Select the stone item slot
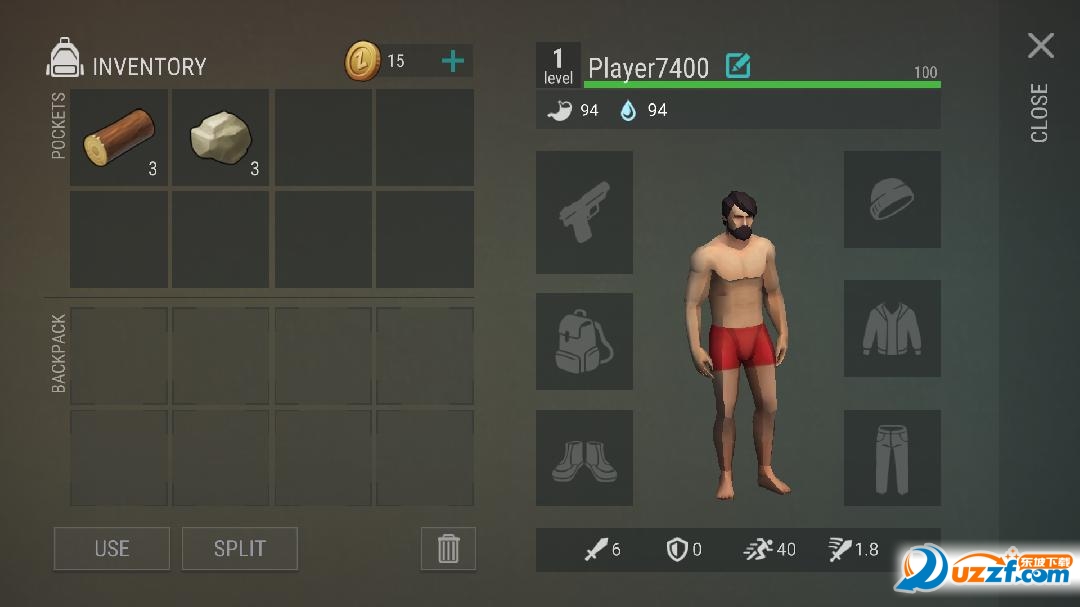Viewport: 1080px width, 607px height. coord(220,137)
